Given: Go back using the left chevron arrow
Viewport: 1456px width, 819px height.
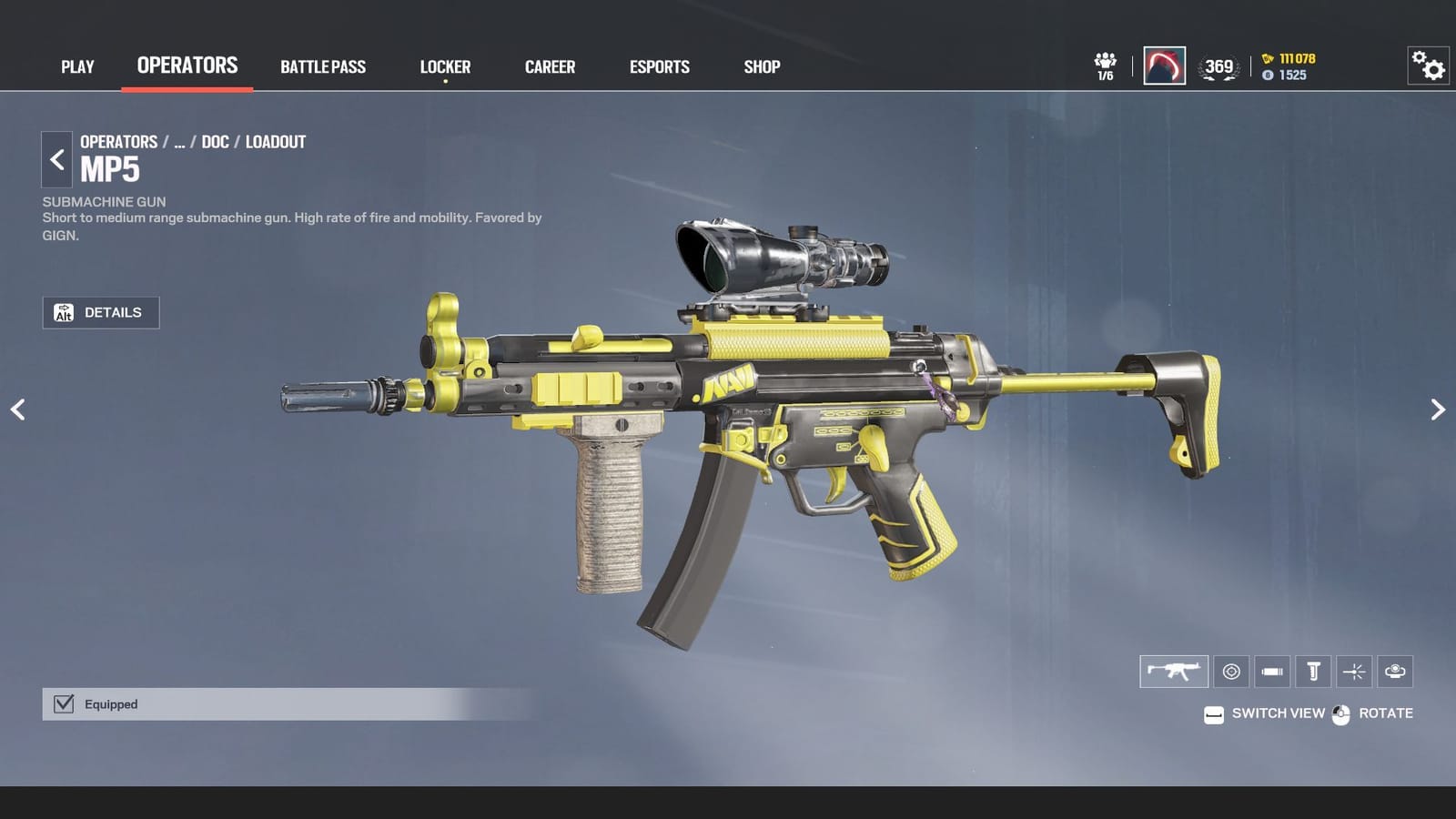Looking at the screenshot, I should [56, 159].
